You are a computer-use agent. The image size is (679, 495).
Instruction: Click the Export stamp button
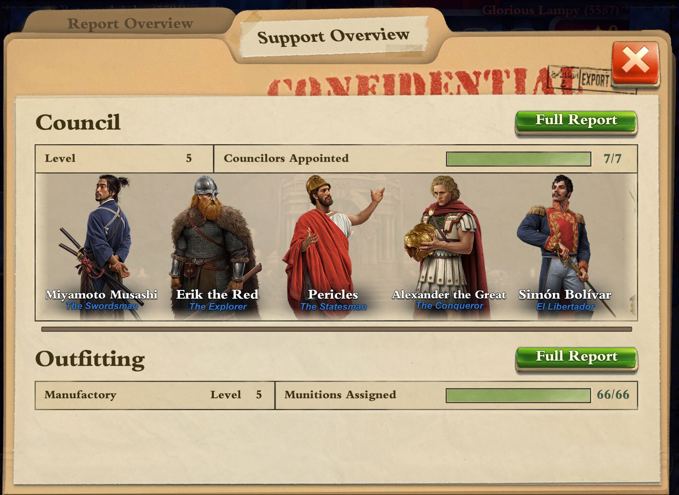(594, 78)
